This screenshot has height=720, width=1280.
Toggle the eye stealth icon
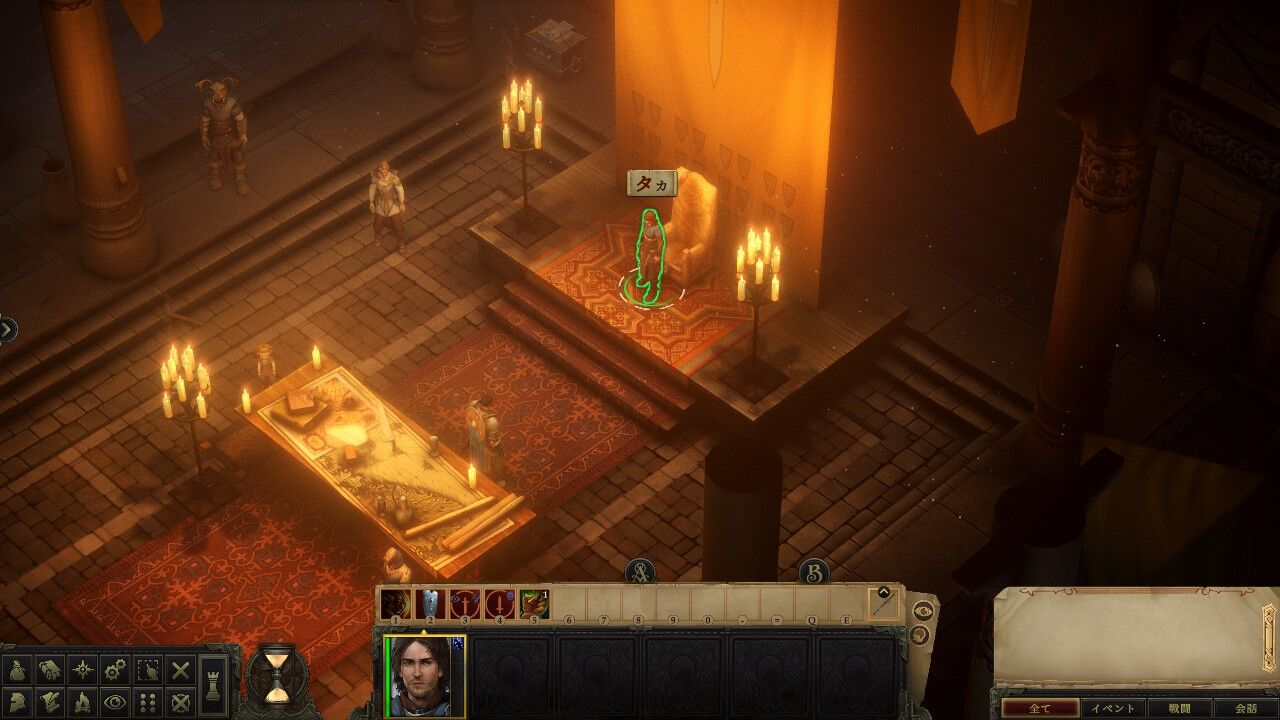pos(115,702)
